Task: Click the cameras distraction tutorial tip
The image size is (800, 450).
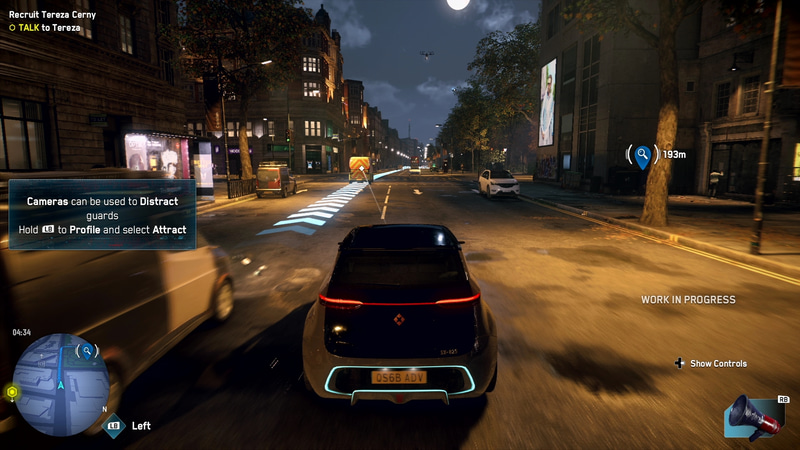Action: (x=101, y=215)
